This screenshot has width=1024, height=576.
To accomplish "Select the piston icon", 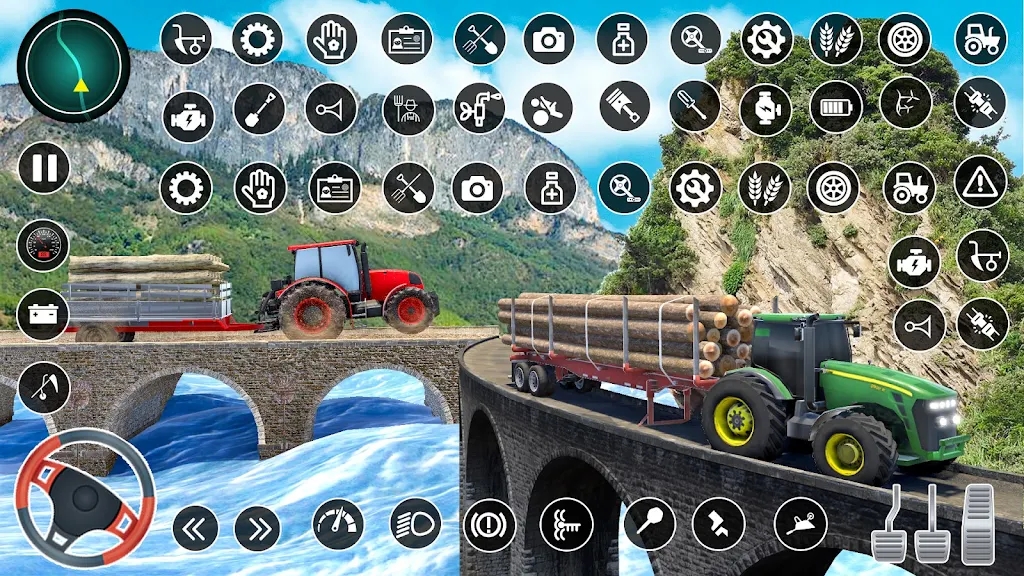I will (624, 107).
